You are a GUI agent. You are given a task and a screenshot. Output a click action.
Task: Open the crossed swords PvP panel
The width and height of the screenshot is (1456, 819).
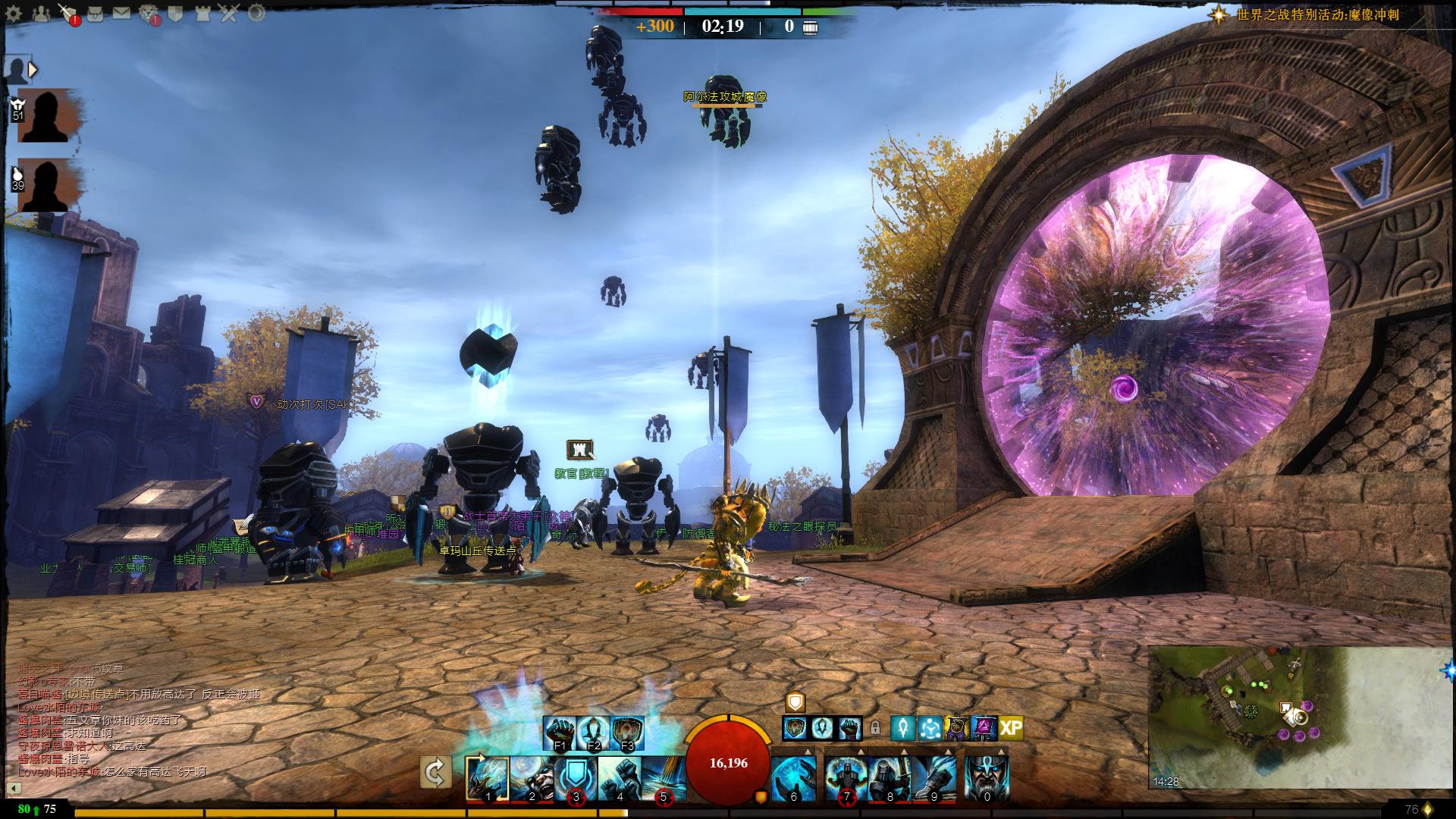[230, 13]
